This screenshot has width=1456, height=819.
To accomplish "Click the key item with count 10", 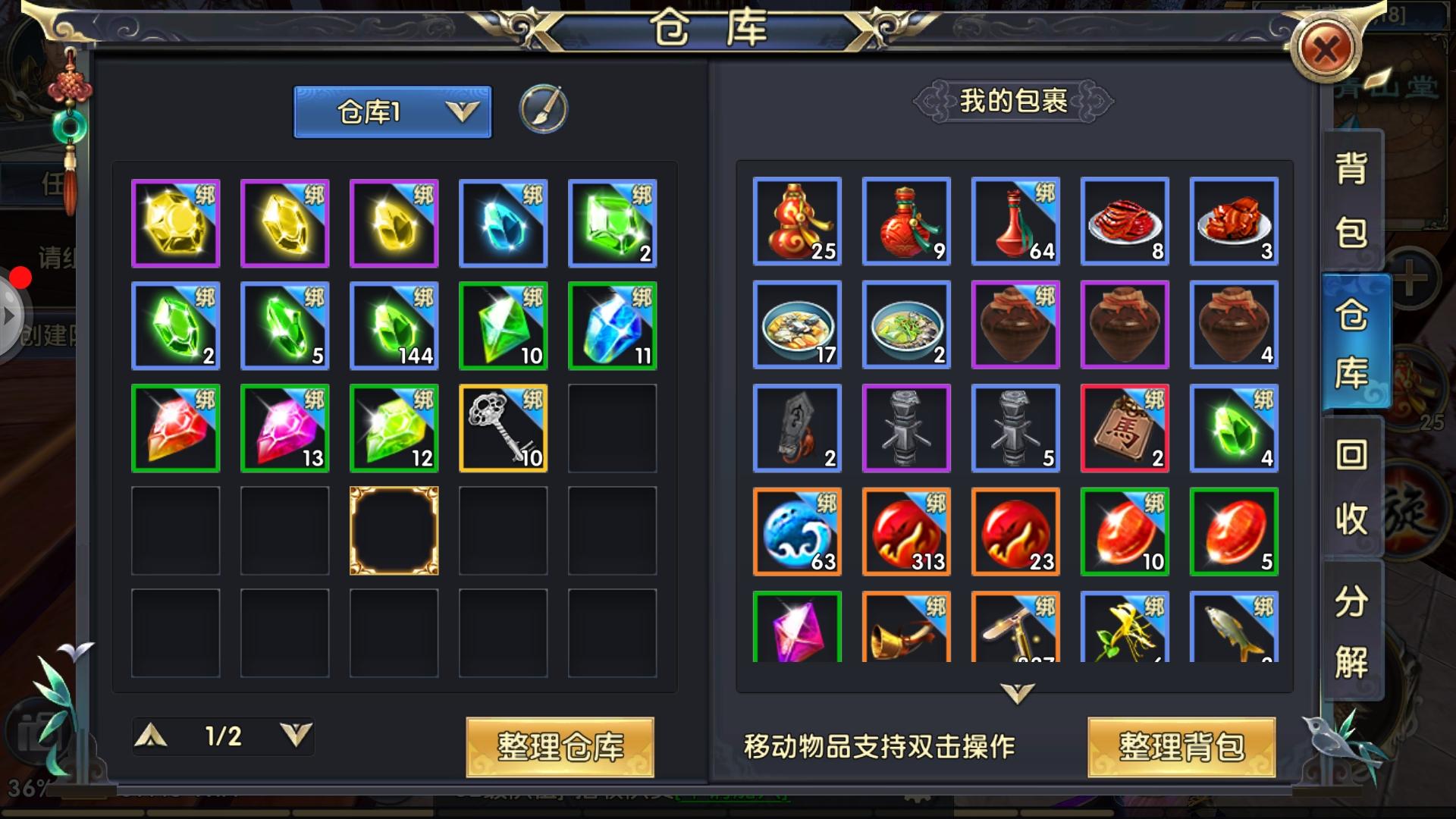I will click(x=503, y=428).
